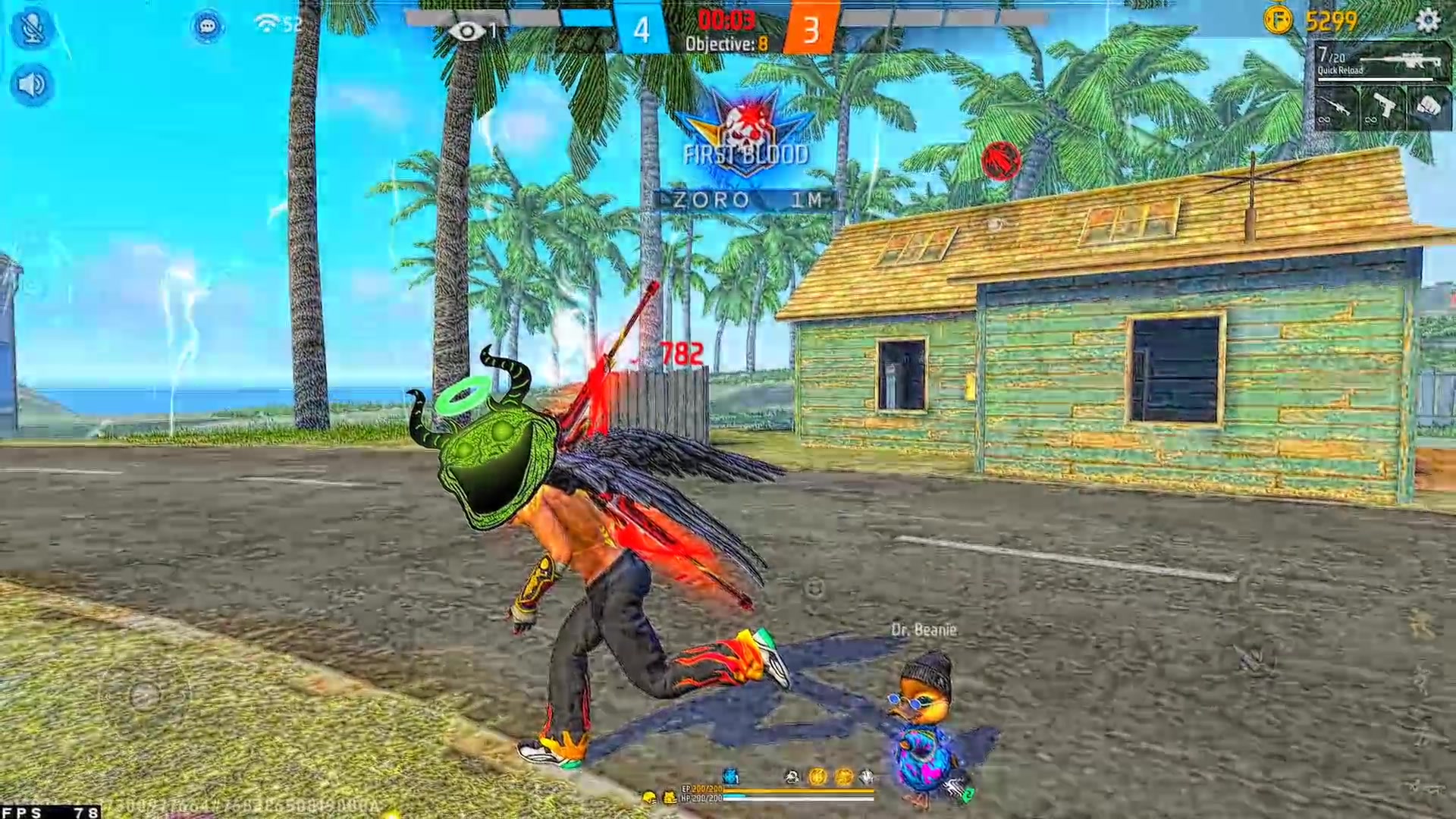Viewport: 1456px width, 819px height.
Task: Toggle the muted microphone button
Action: coord(32,28)
